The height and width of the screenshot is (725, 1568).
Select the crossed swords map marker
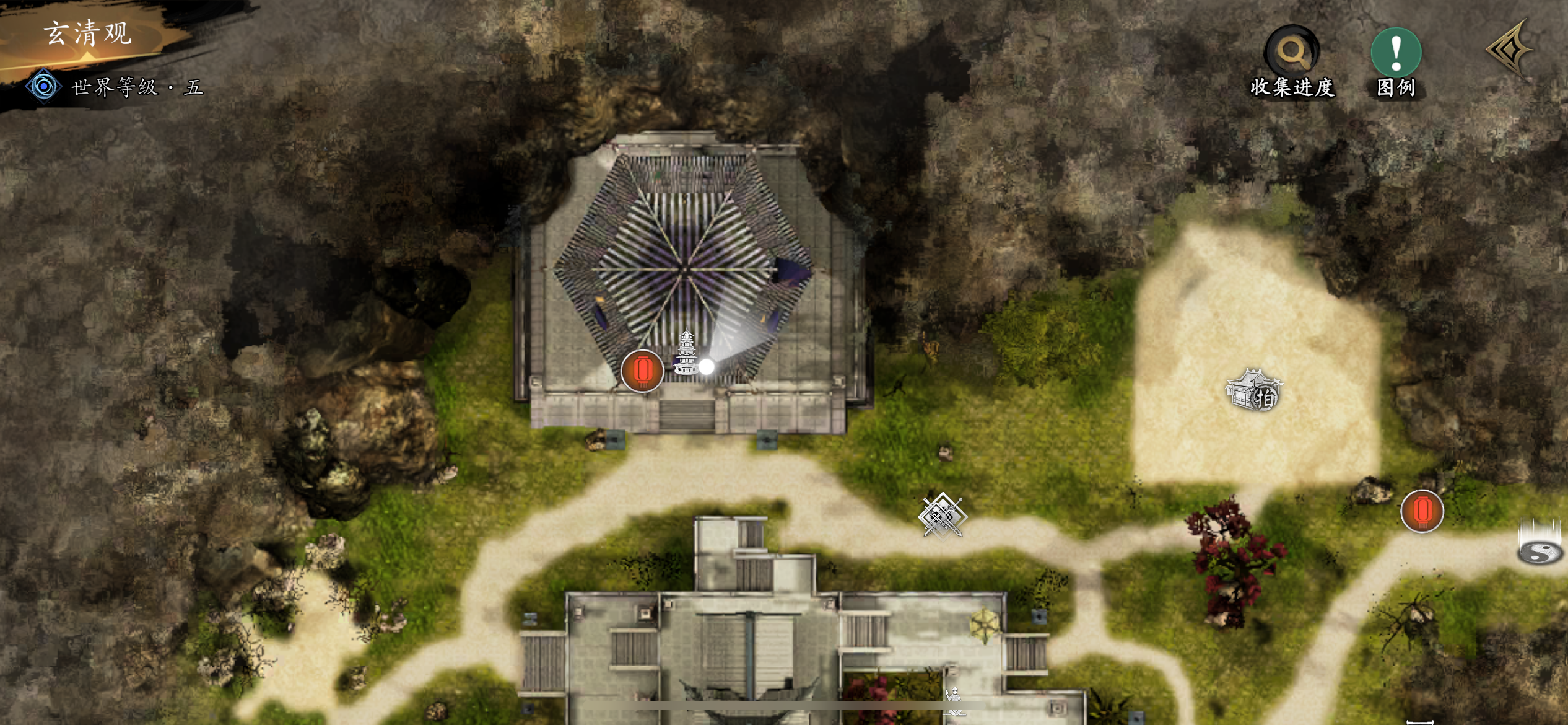[x=941, y=516]
